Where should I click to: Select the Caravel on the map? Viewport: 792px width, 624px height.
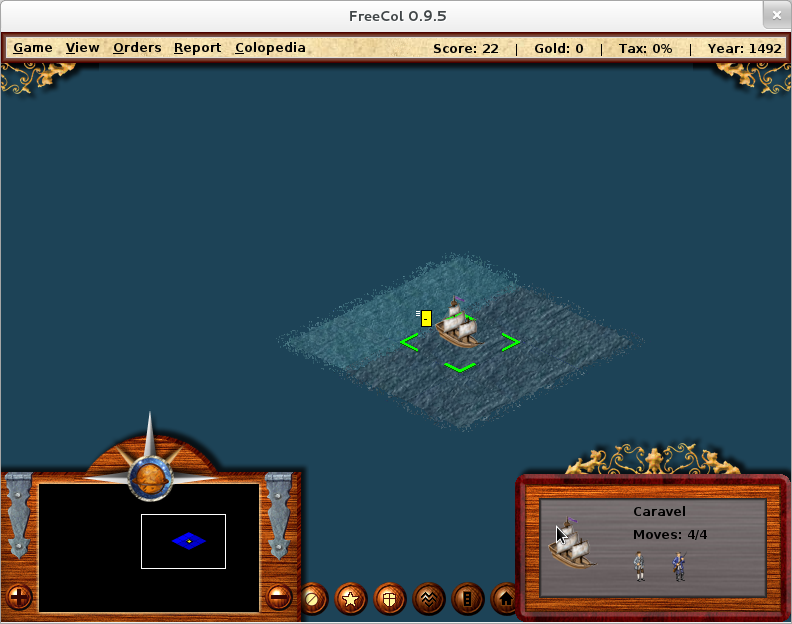point(459,324)
